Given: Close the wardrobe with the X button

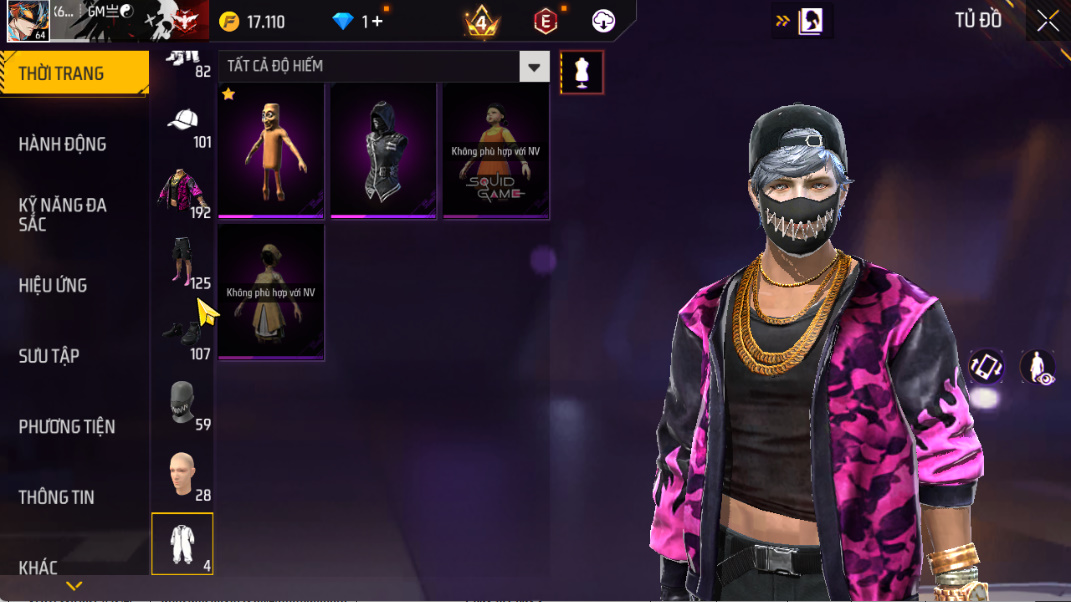Looking at the screenshot, I should [x=1047, y=21].
